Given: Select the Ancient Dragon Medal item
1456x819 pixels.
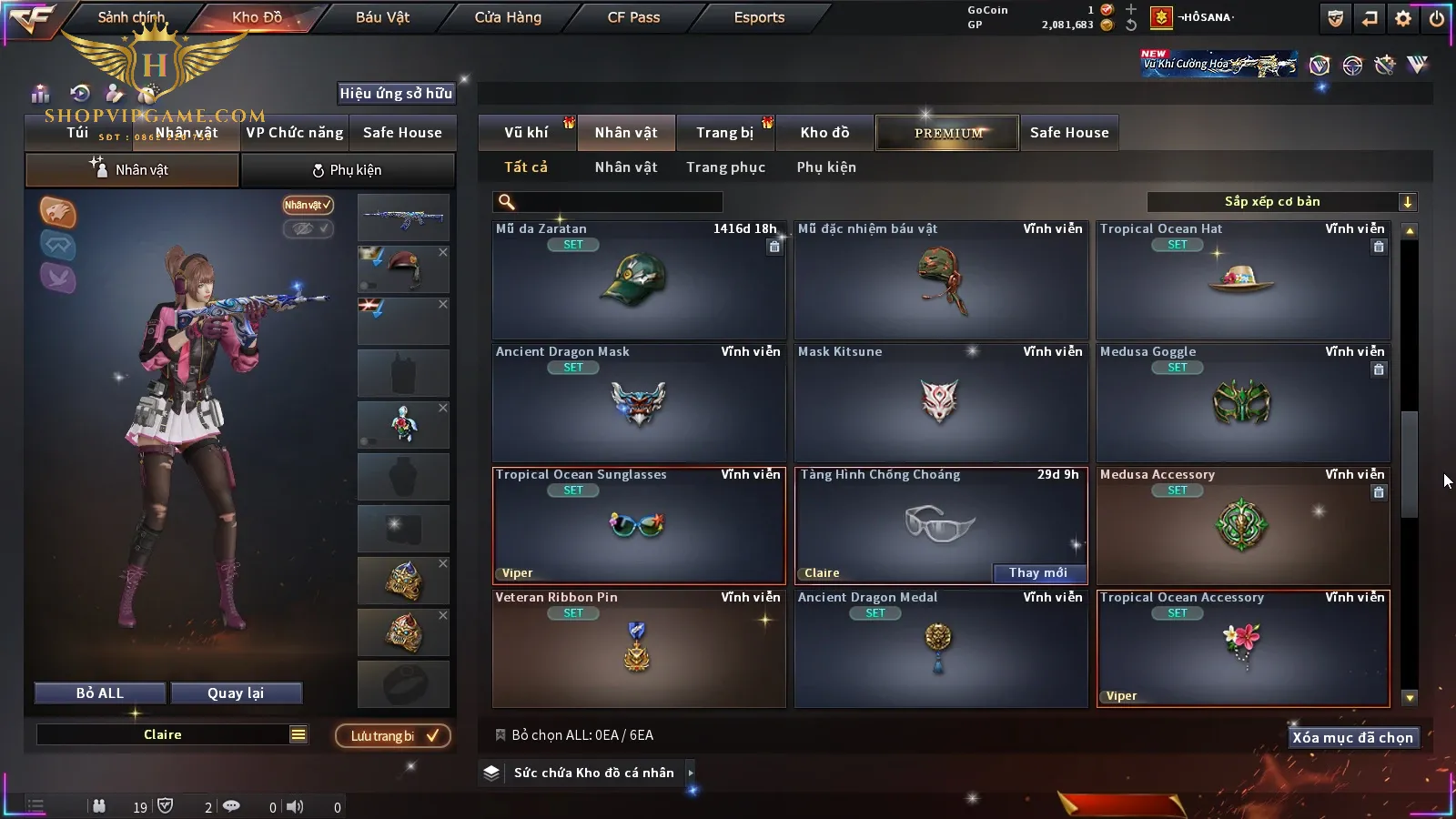Looking at the screenshot, I should [941, 648].
